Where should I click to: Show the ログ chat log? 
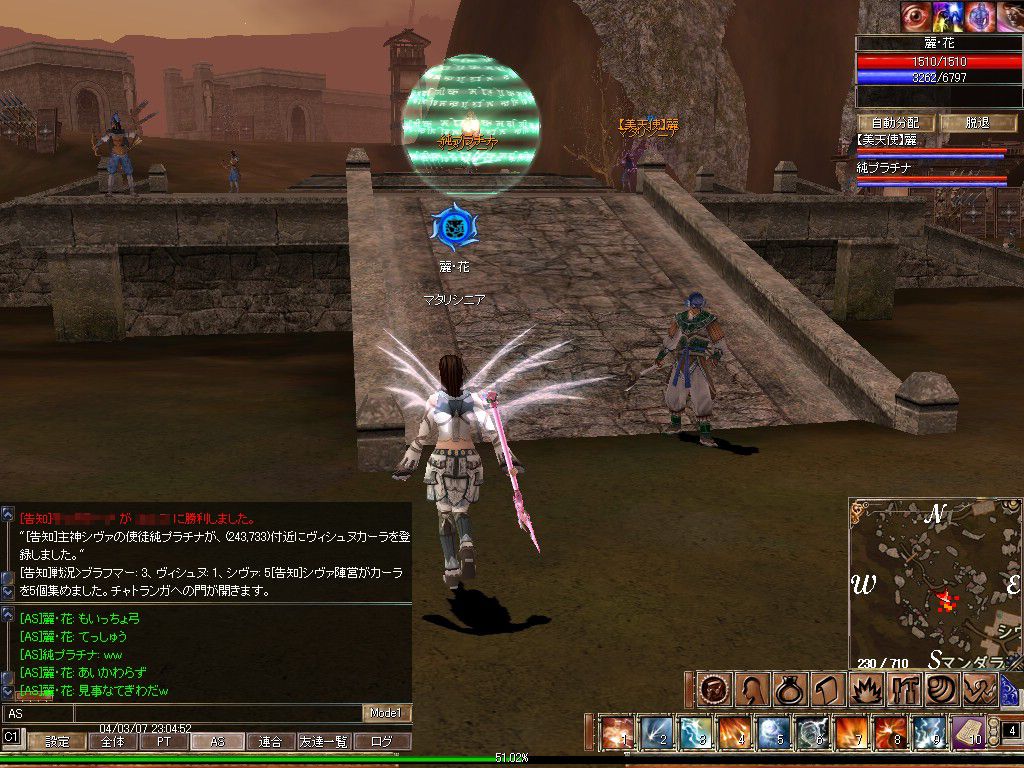coord(382,742)
